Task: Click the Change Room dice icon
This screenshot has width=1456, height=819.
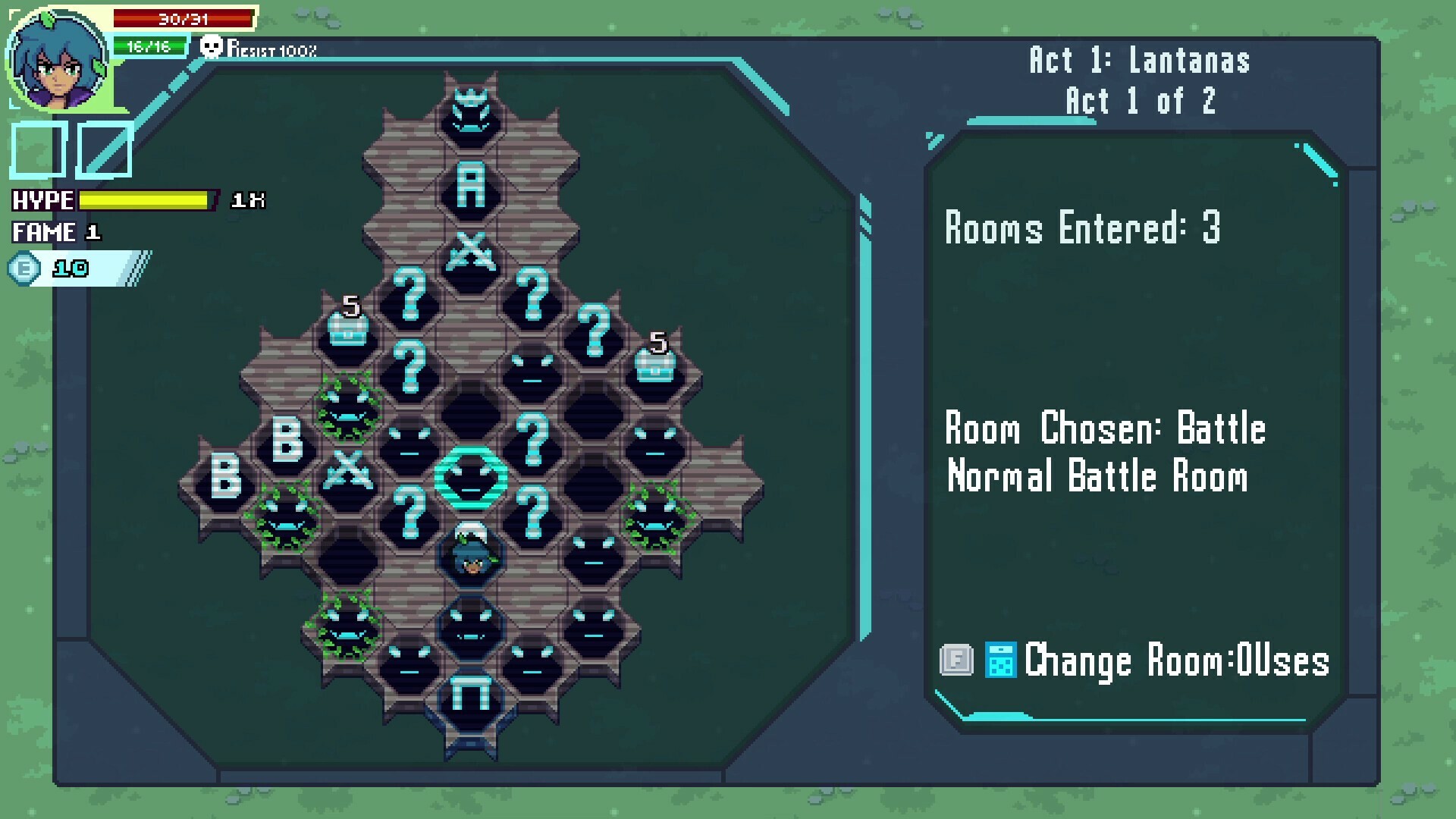Action: coord(999,660)
